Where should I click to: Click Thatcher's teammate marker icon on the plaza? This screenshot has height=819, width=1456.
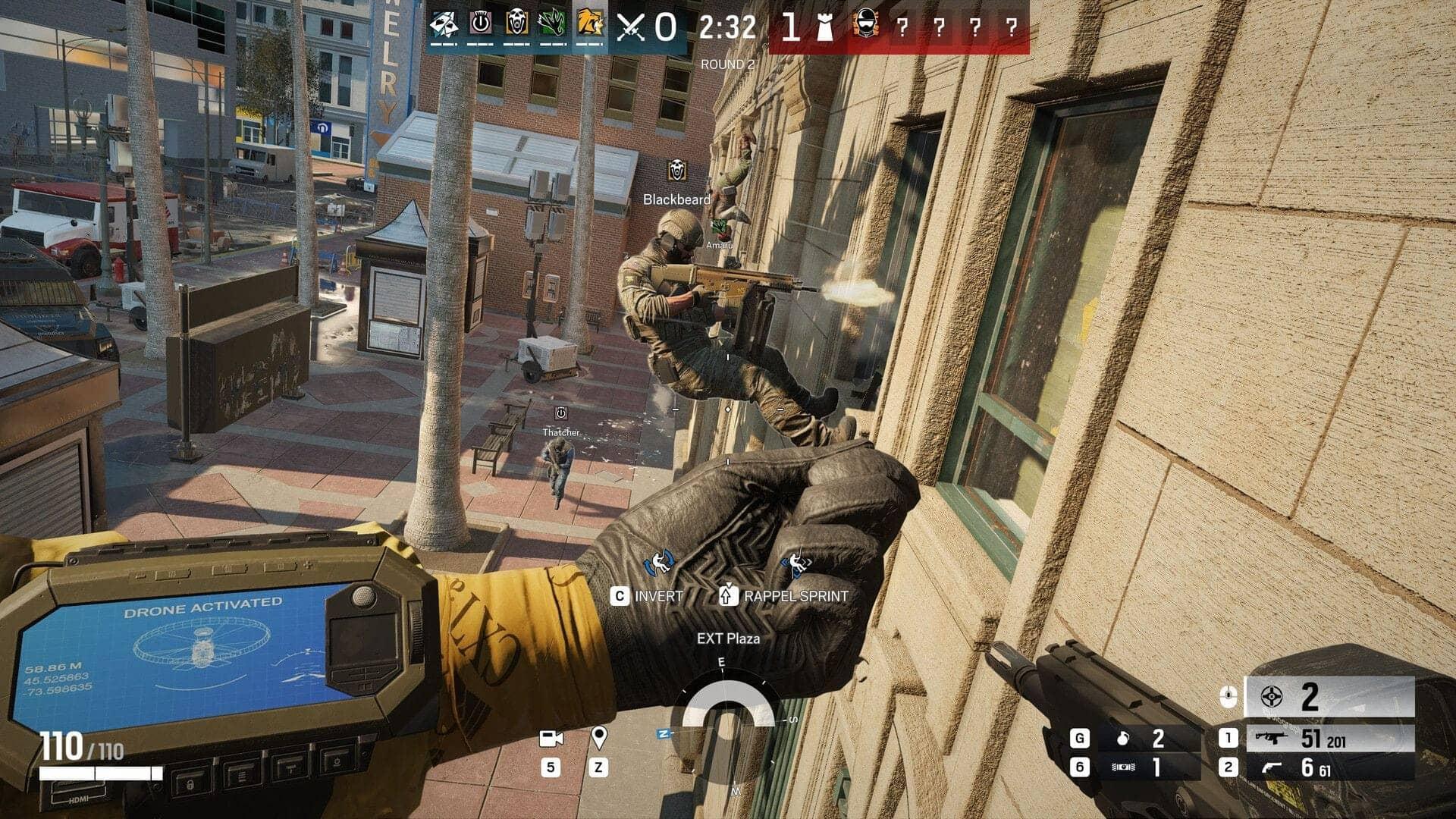(560, 413)
